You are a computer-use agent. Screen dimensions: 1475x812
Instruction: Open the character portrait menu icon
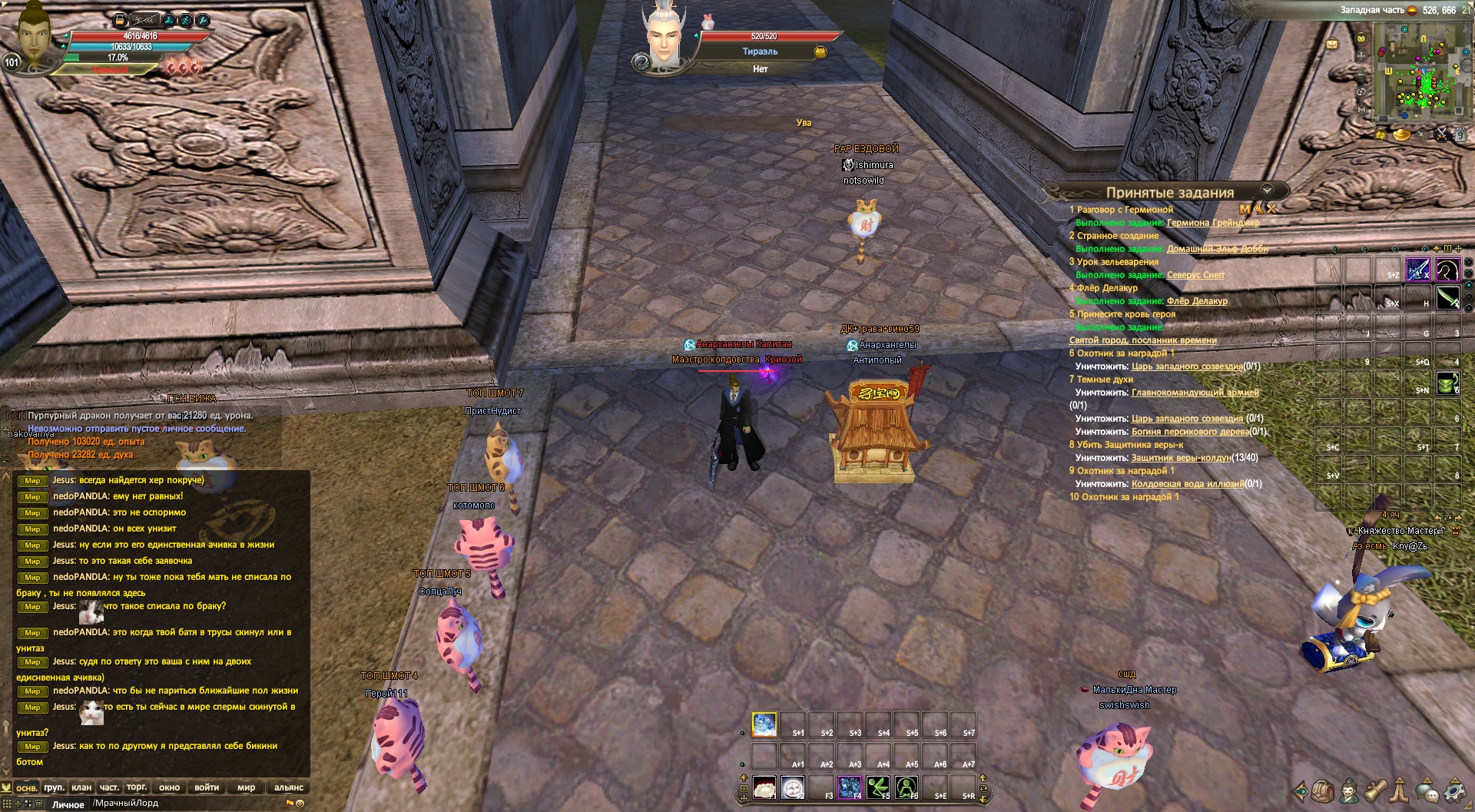pyautogui.click(x=1348, y=790)
